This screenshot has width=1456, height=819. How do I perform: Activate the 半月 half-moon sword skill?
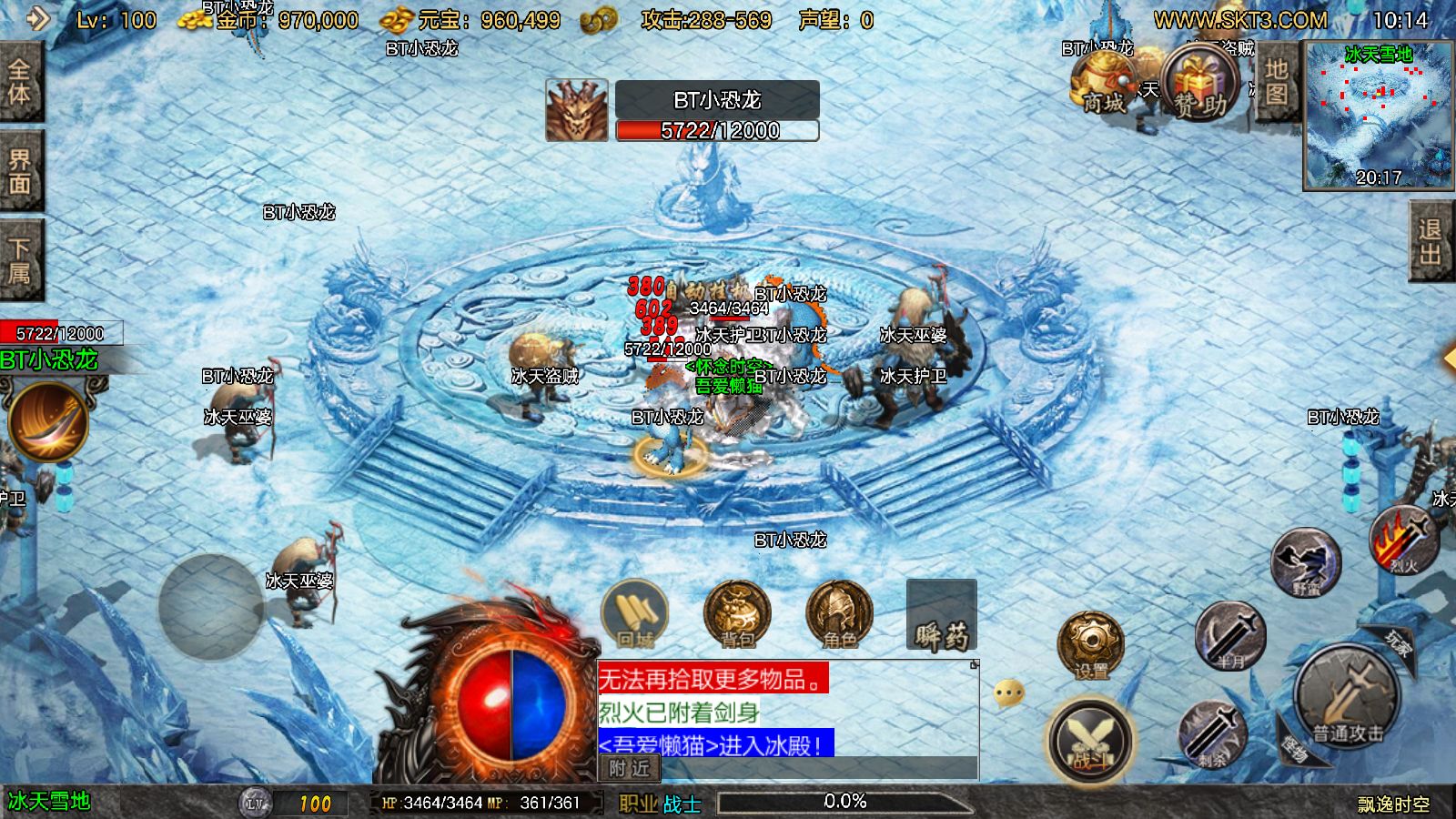(x=1230, y=634)
